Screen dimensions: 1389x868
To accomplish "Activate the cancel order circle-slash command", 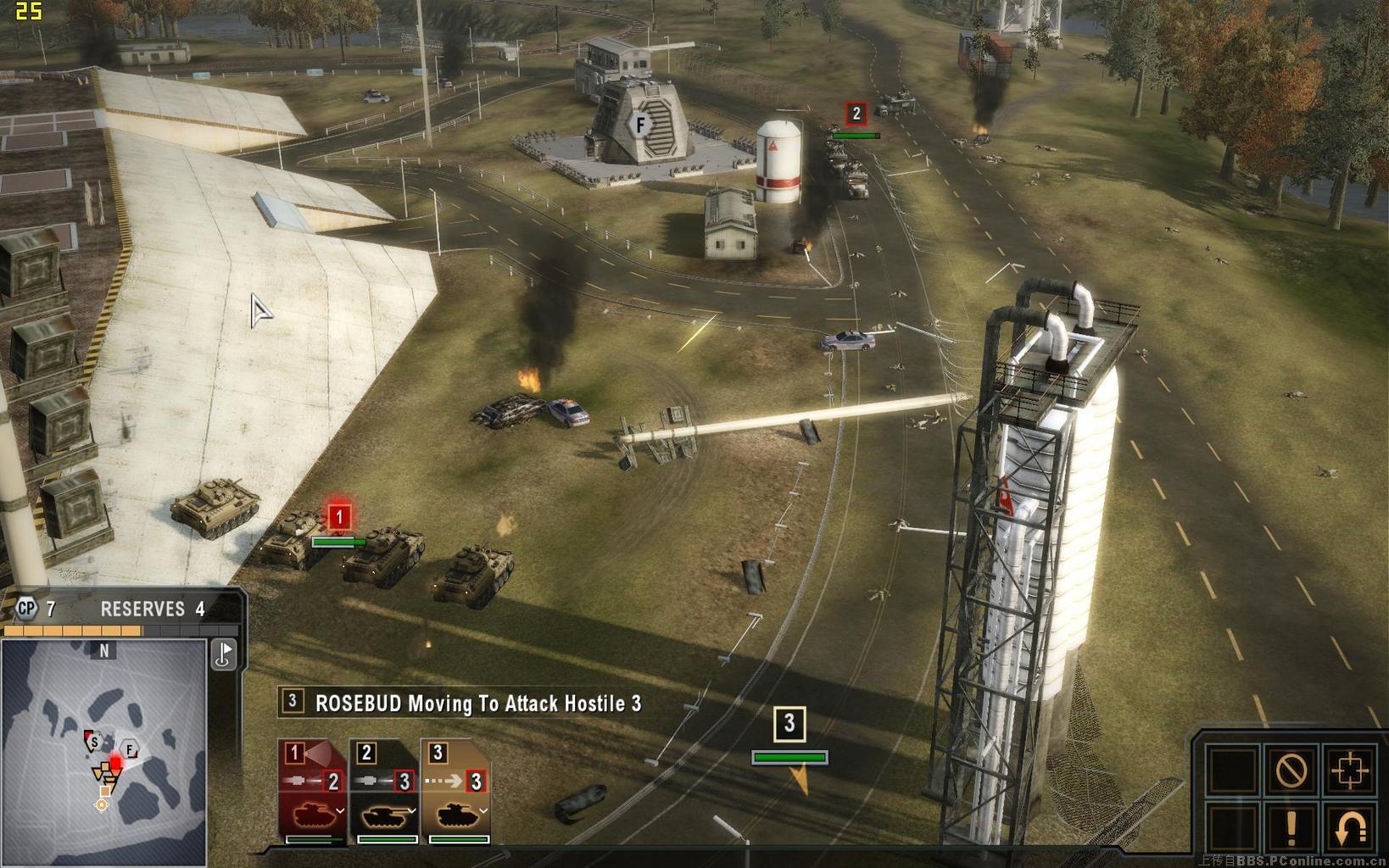I will click(1291, 771).
